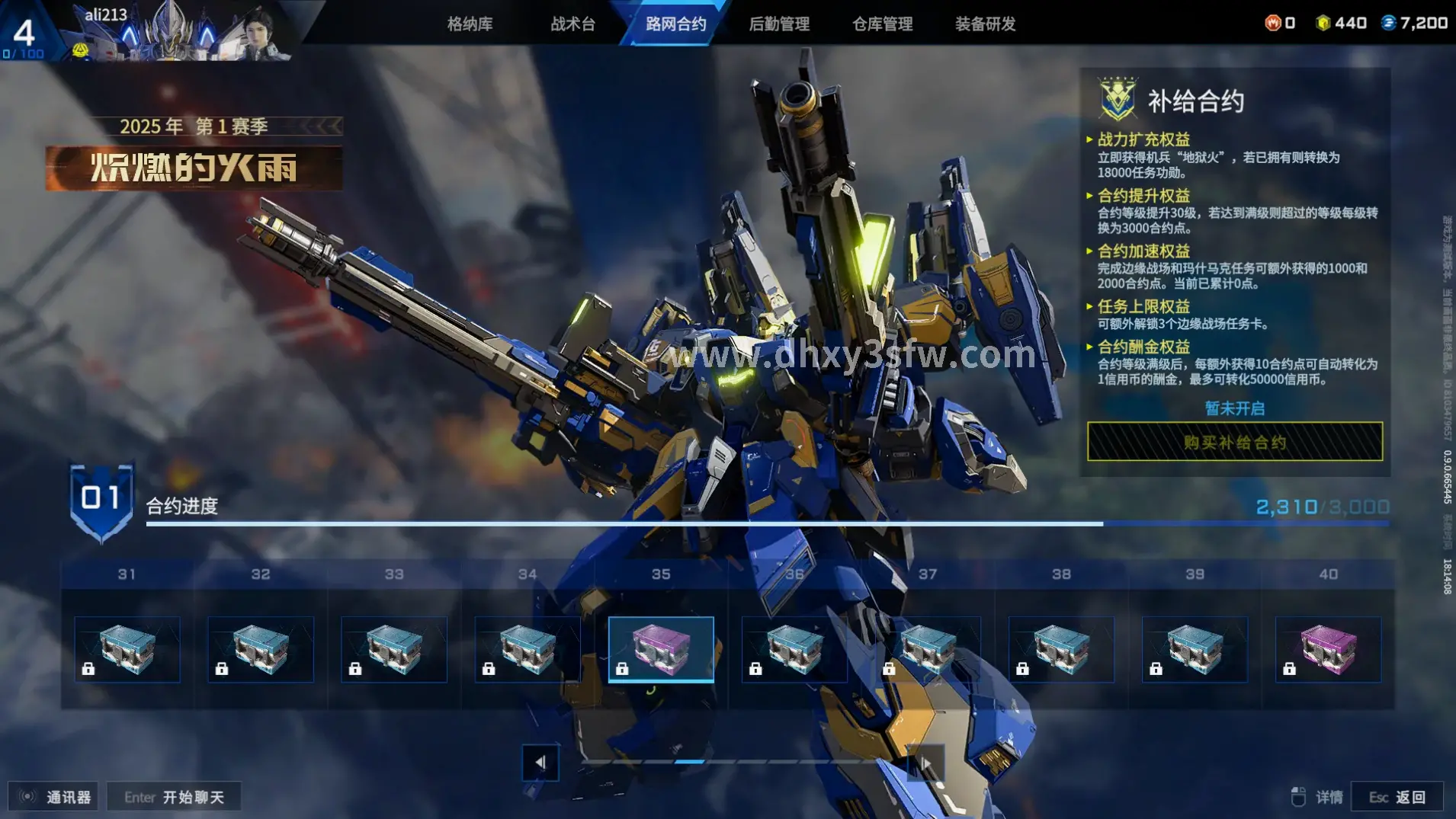Click the 开始聊天 chat box
Viewport: 1456px width, 819px height.
(x=175, y=797)
